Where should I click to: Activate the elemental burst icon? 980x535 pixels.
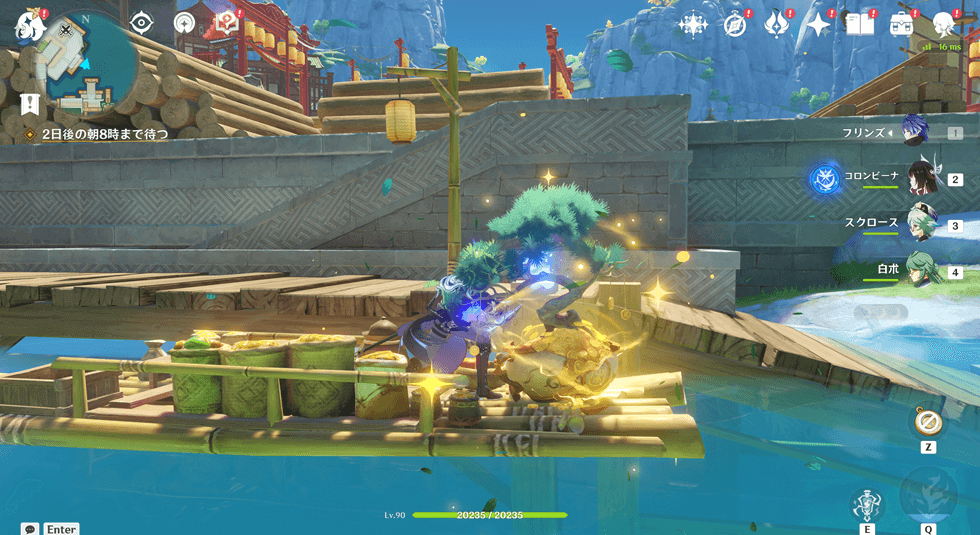(928, 496)
